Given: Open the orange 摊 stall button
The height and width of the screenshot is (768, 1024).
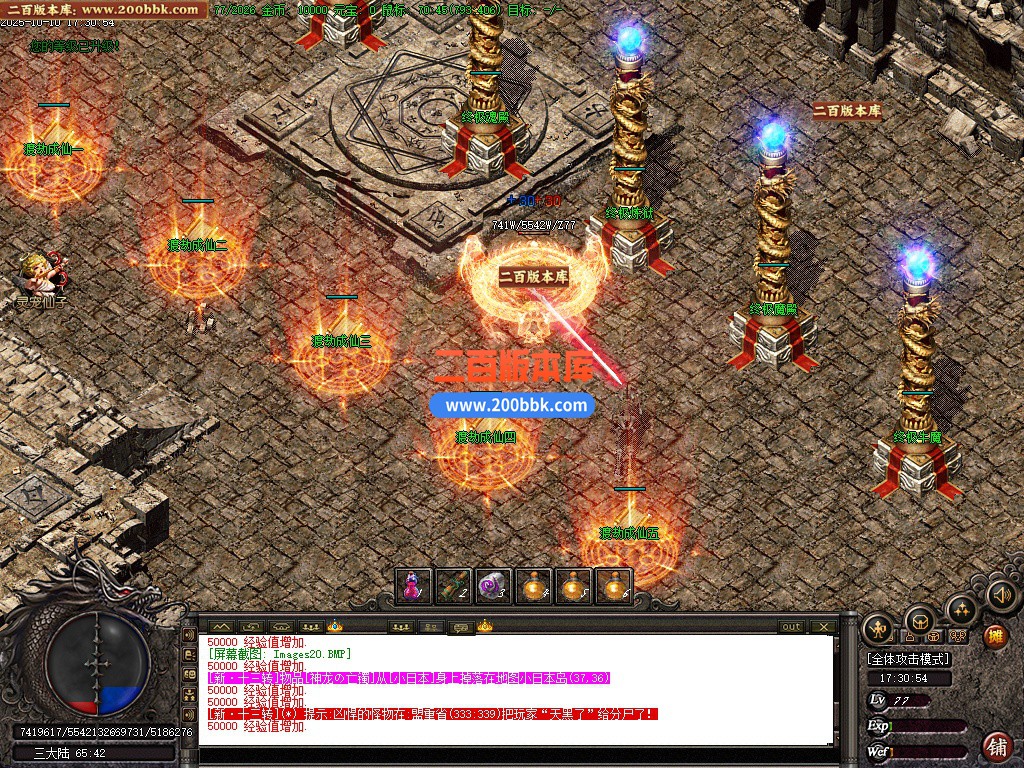Looking at the screenshot, I should coord(996,635).
